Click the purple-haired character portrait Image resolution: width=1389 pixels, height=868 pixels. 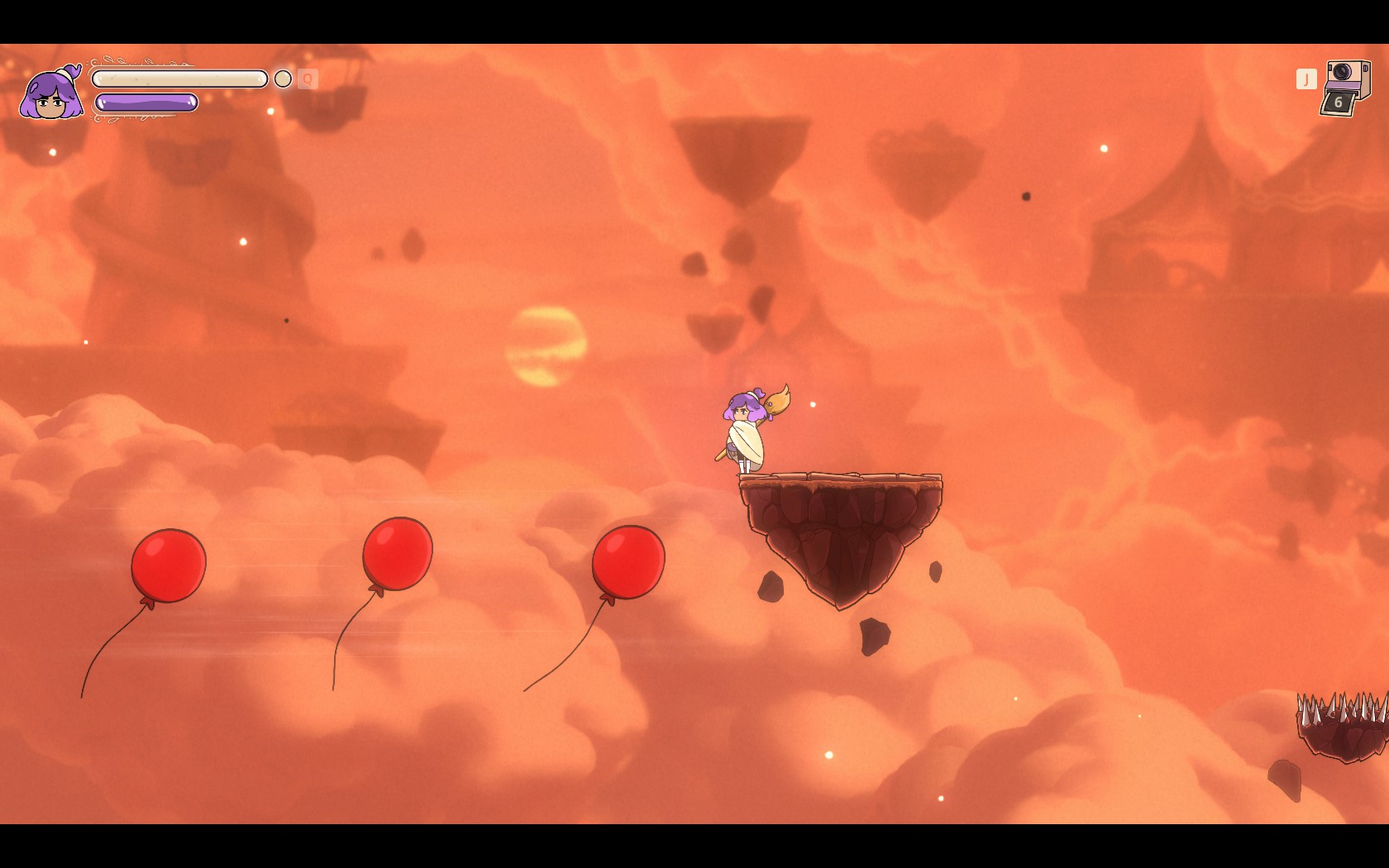pos(51,95)
